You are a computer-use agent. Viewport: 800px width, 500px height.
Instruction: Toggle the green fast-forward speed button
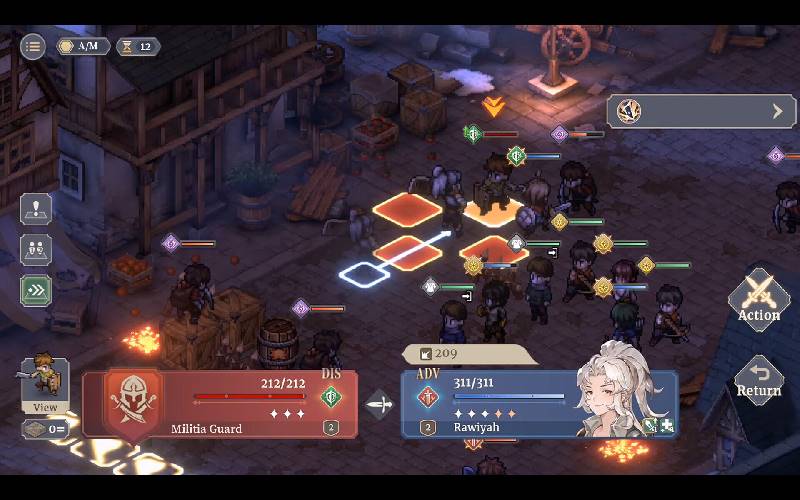point(36,290)
